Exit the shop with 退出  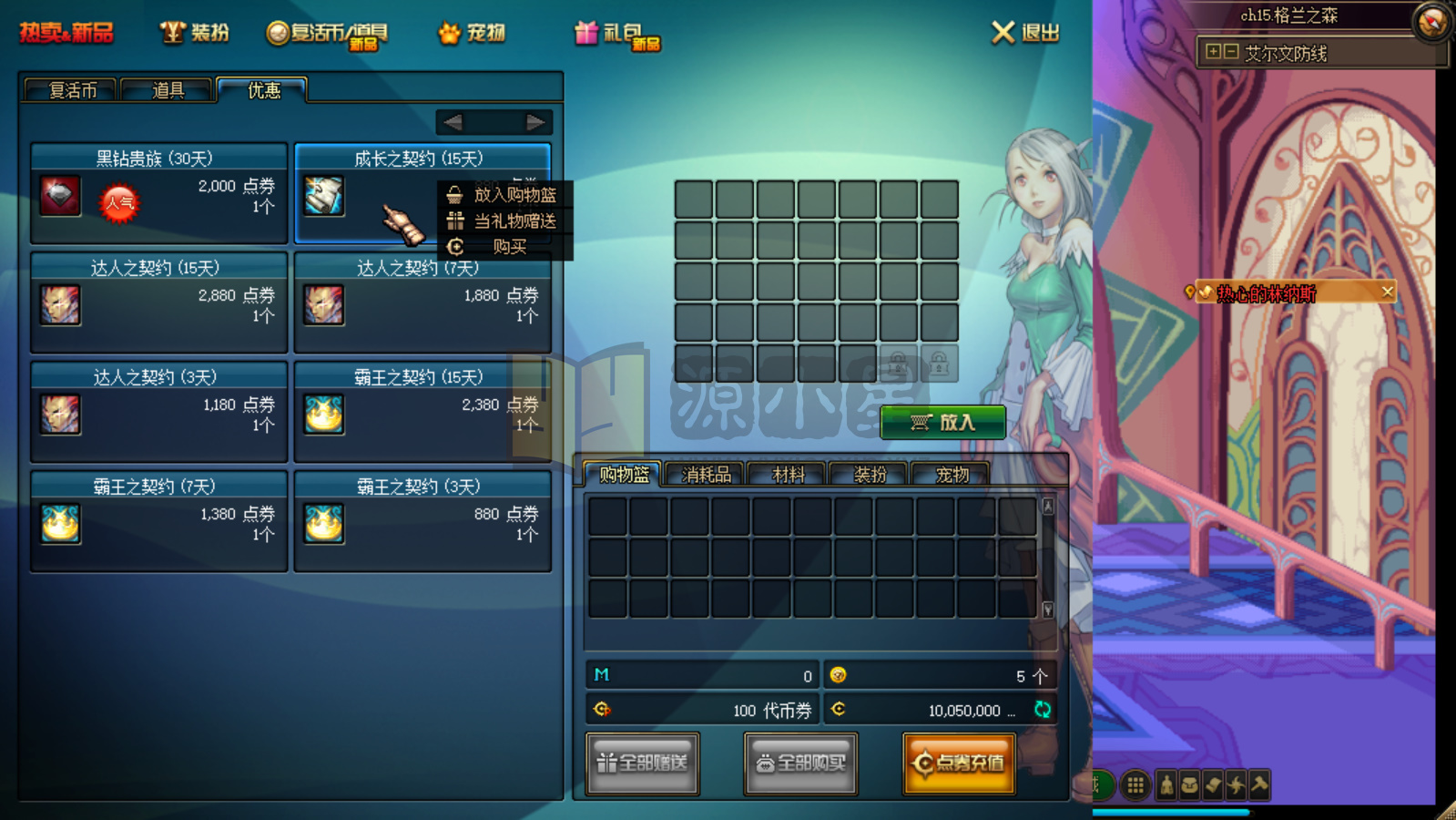click(1025, 33)
